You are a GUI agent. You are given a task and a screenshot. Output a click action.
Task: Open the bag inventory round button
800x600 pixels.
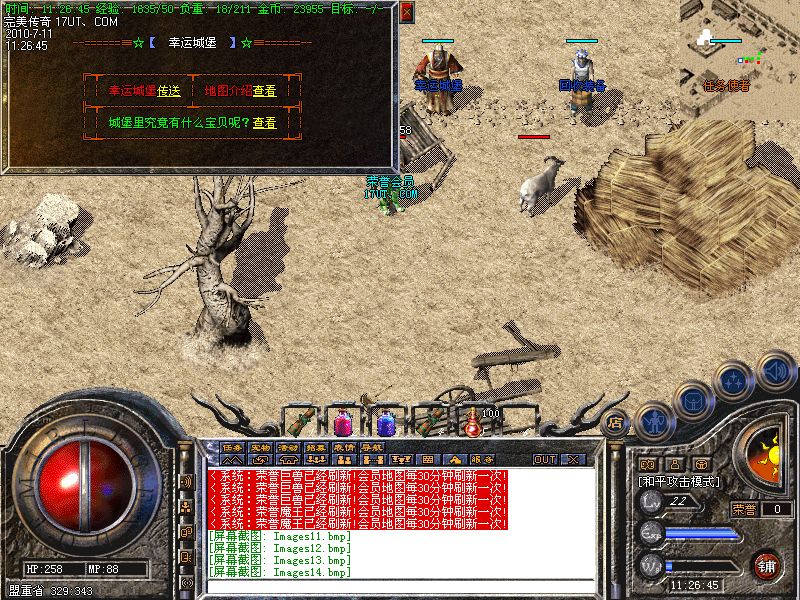694,400
